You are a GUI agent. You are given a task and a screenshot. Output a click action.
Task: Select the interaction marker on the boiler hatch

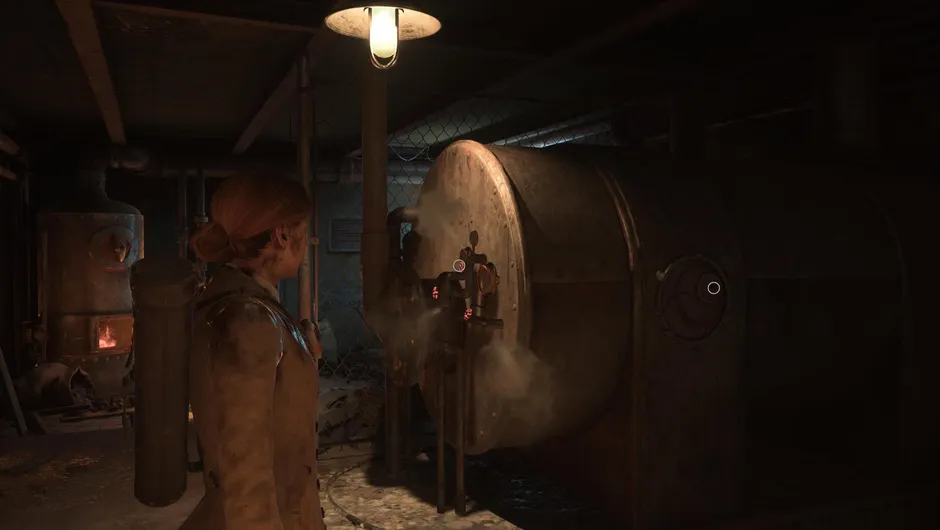click(x=713, y=288)
